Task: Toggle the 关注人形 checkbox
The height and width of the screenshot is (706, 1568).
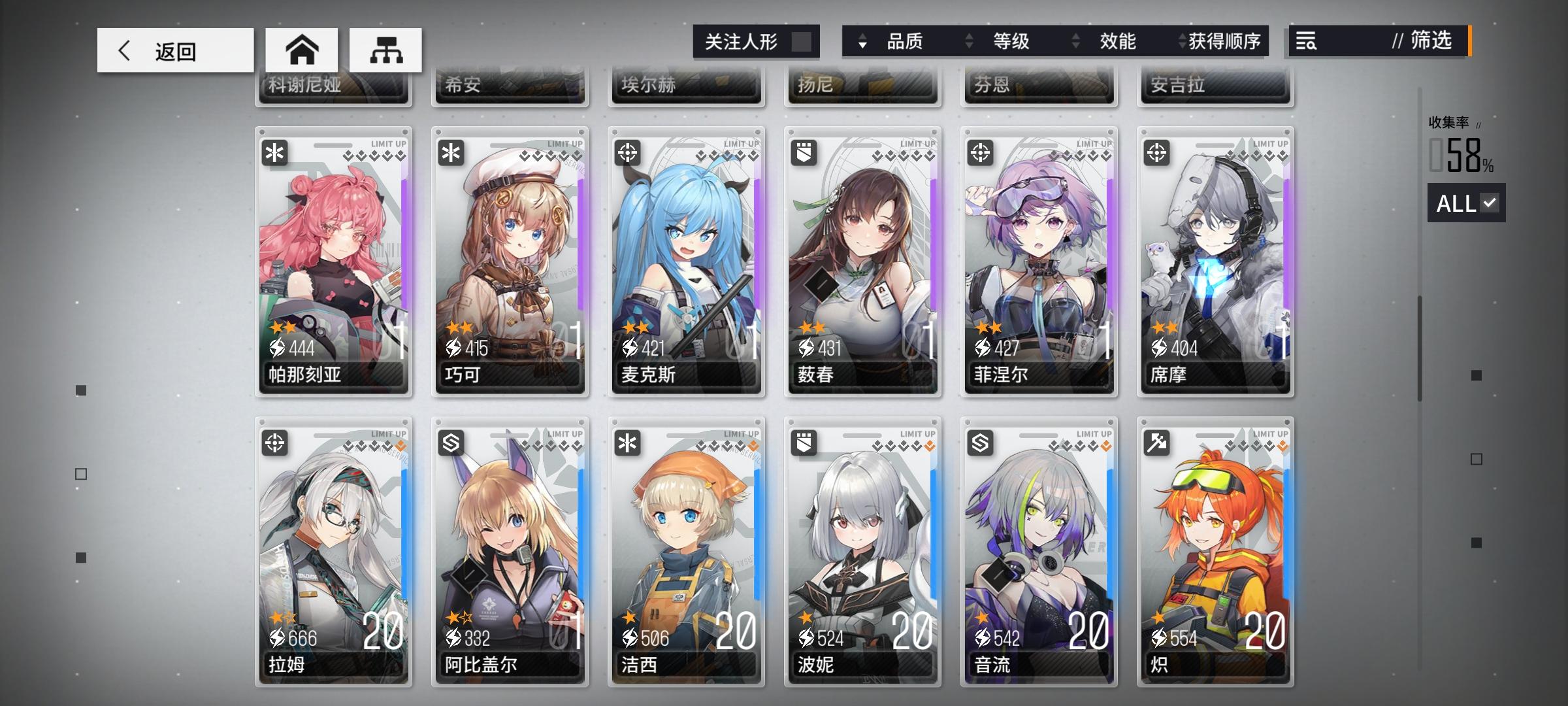Action: (802, 41)
